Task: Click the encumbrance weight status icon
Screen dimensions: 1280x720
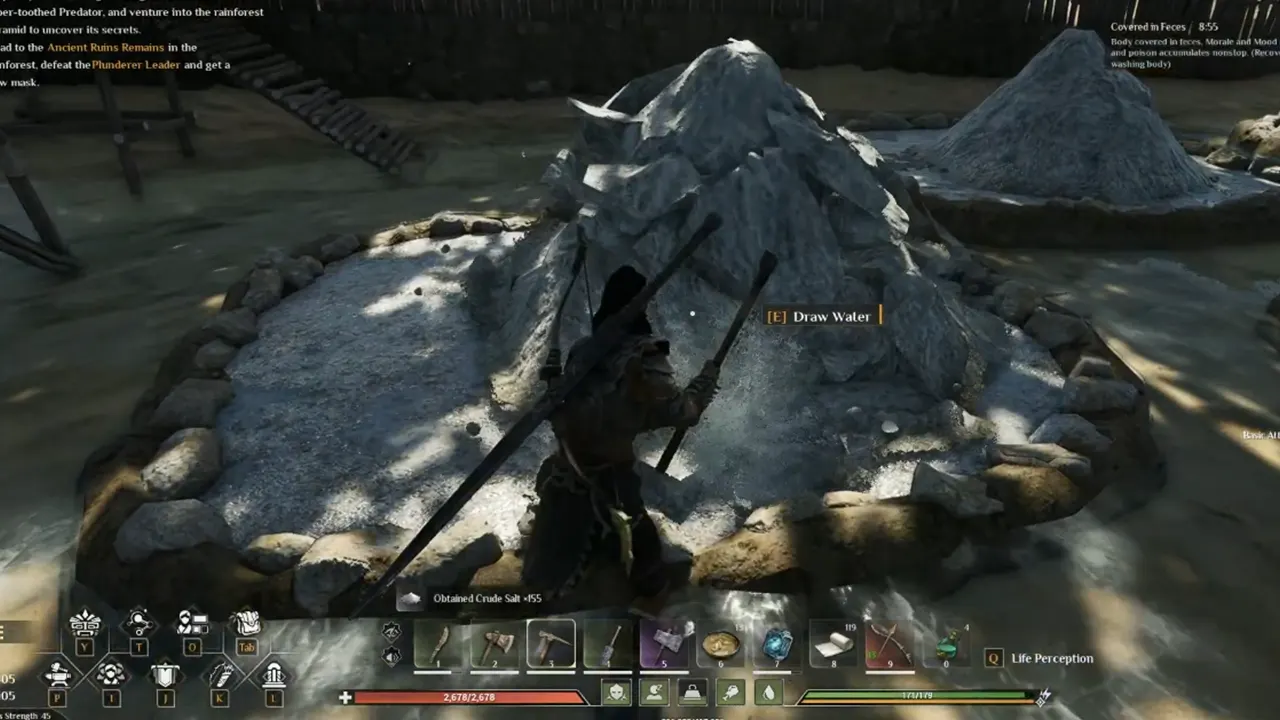Action: (692, 692)
